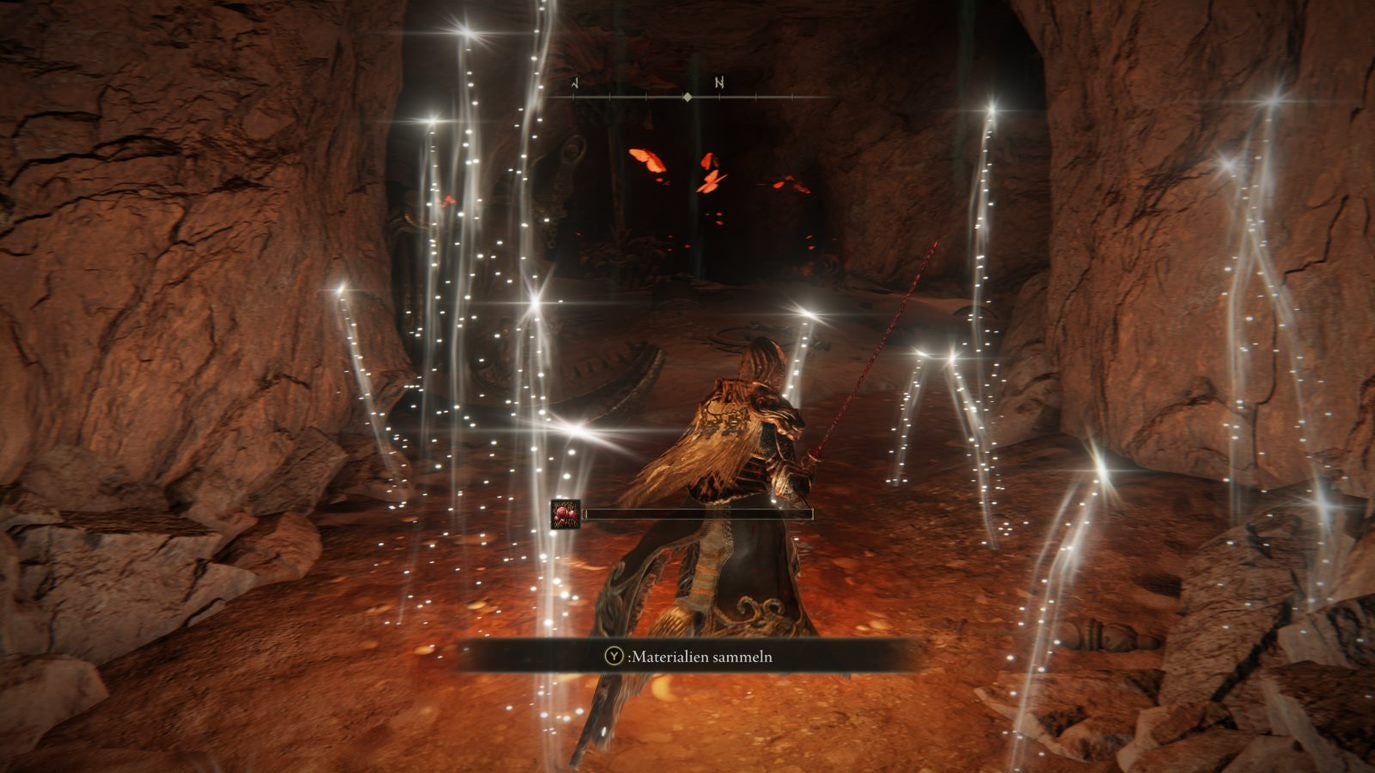
Task: Click the scarlet rot material icon
Action: tap(565, 514)
